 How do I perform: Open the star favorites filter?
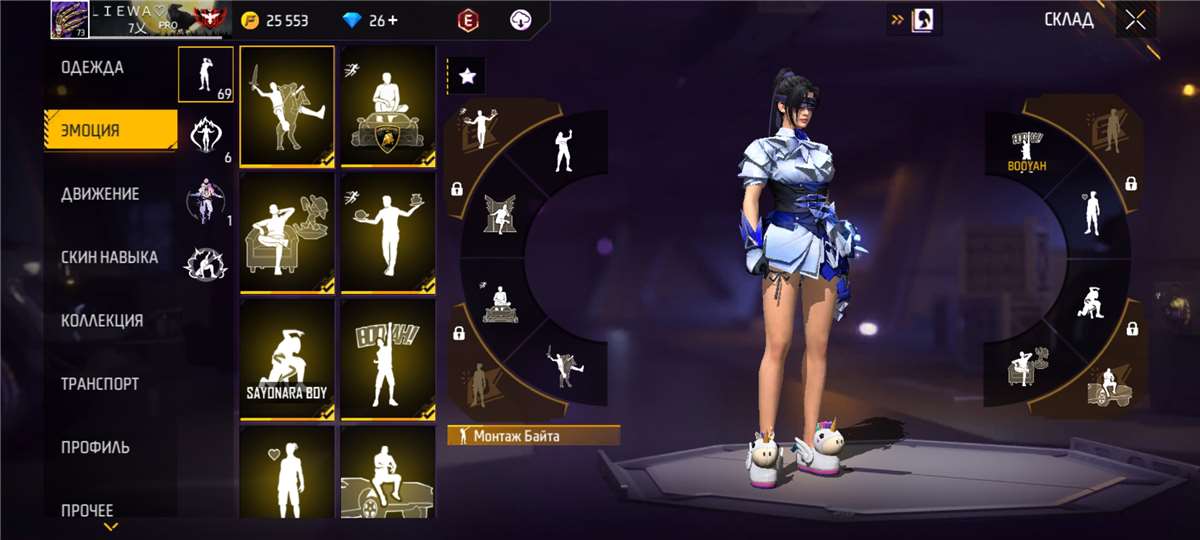point(465,75)
